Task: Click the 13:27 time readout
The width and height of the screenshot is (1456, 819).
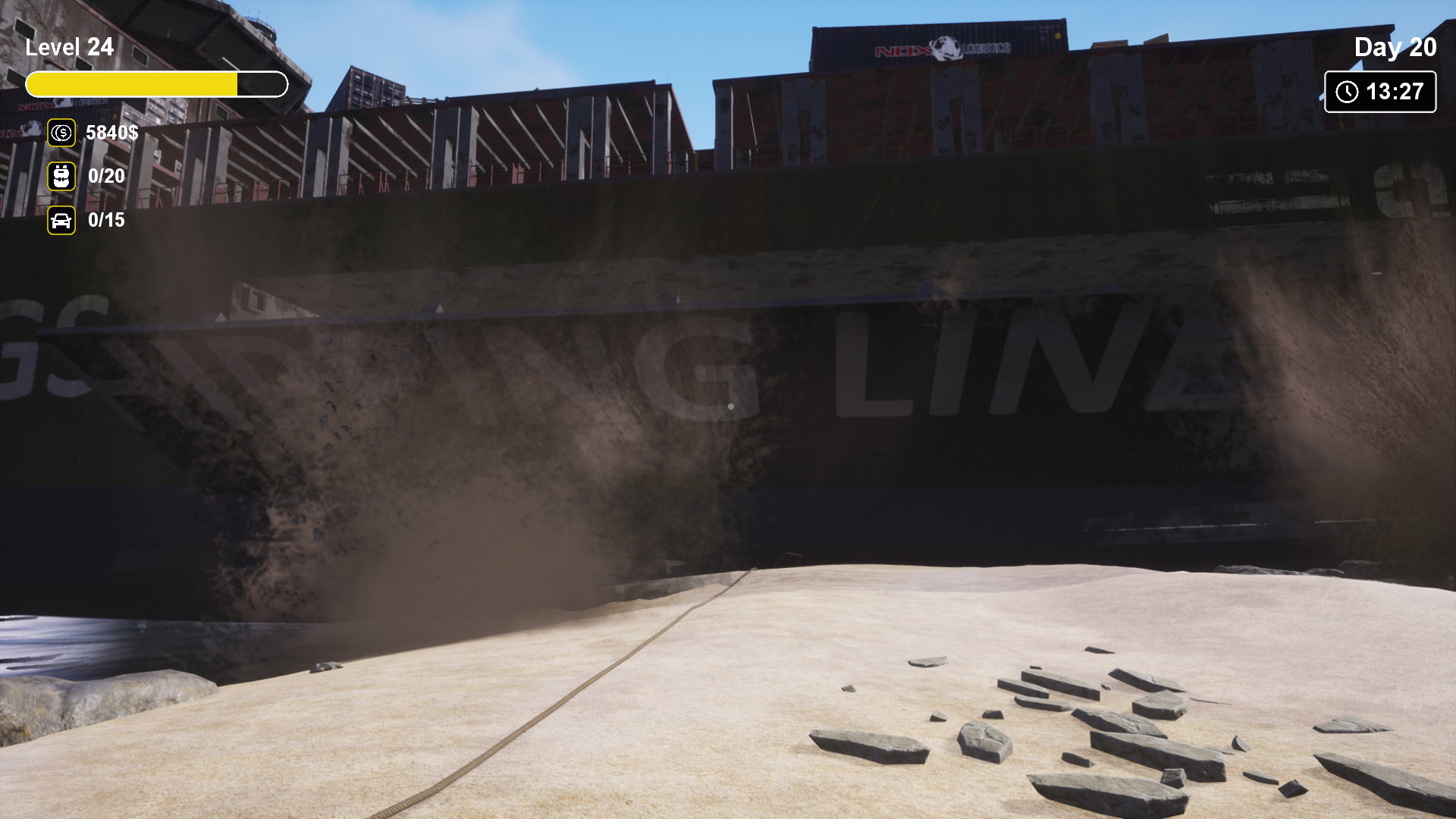Action: click(1395, 93)
